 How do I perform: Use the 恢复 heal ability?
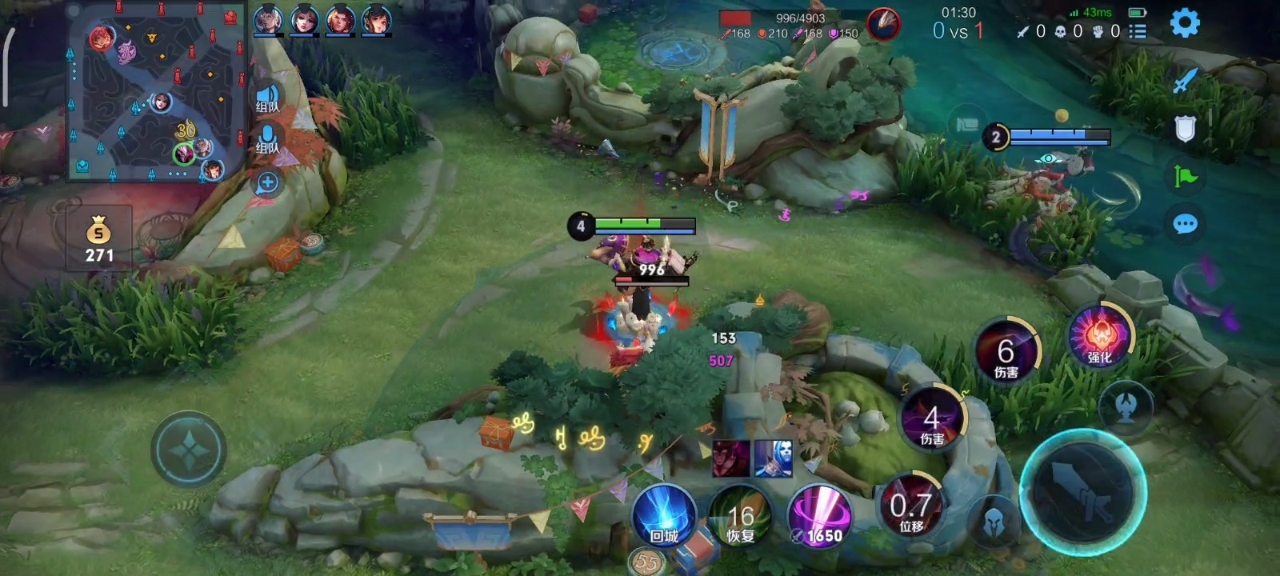[x=740, y=517]
